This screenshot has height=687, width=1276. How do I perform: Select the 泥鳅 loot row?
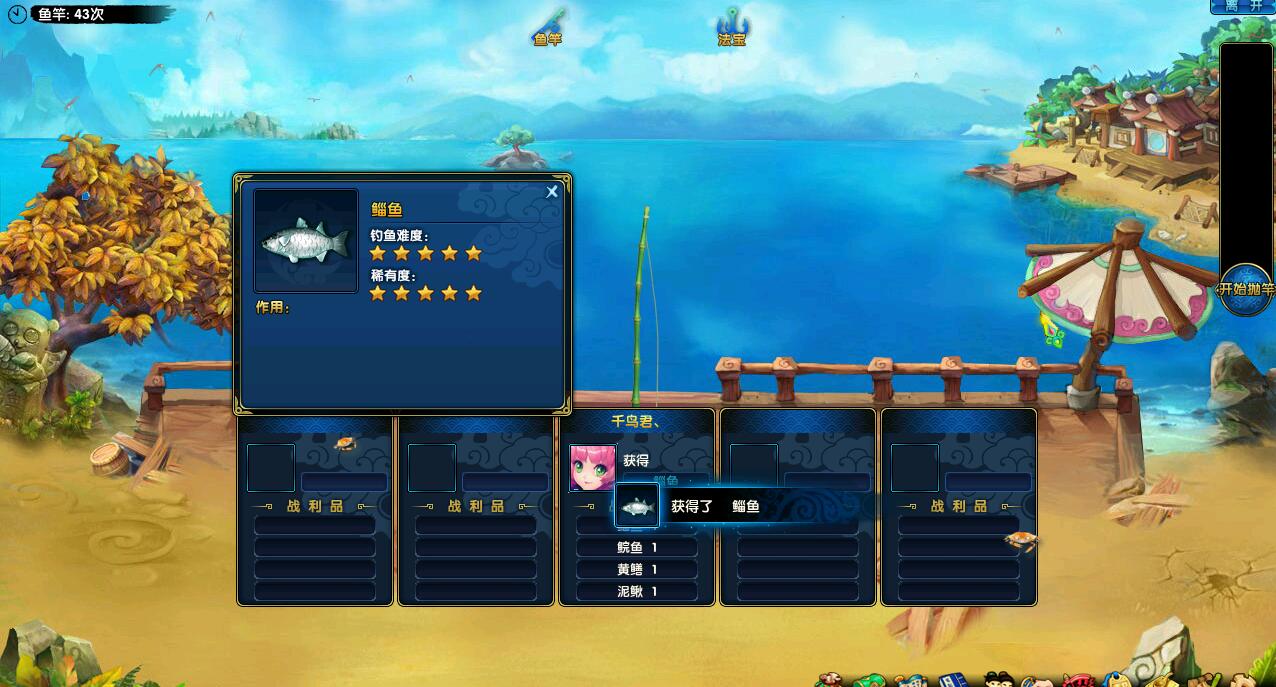637,591
